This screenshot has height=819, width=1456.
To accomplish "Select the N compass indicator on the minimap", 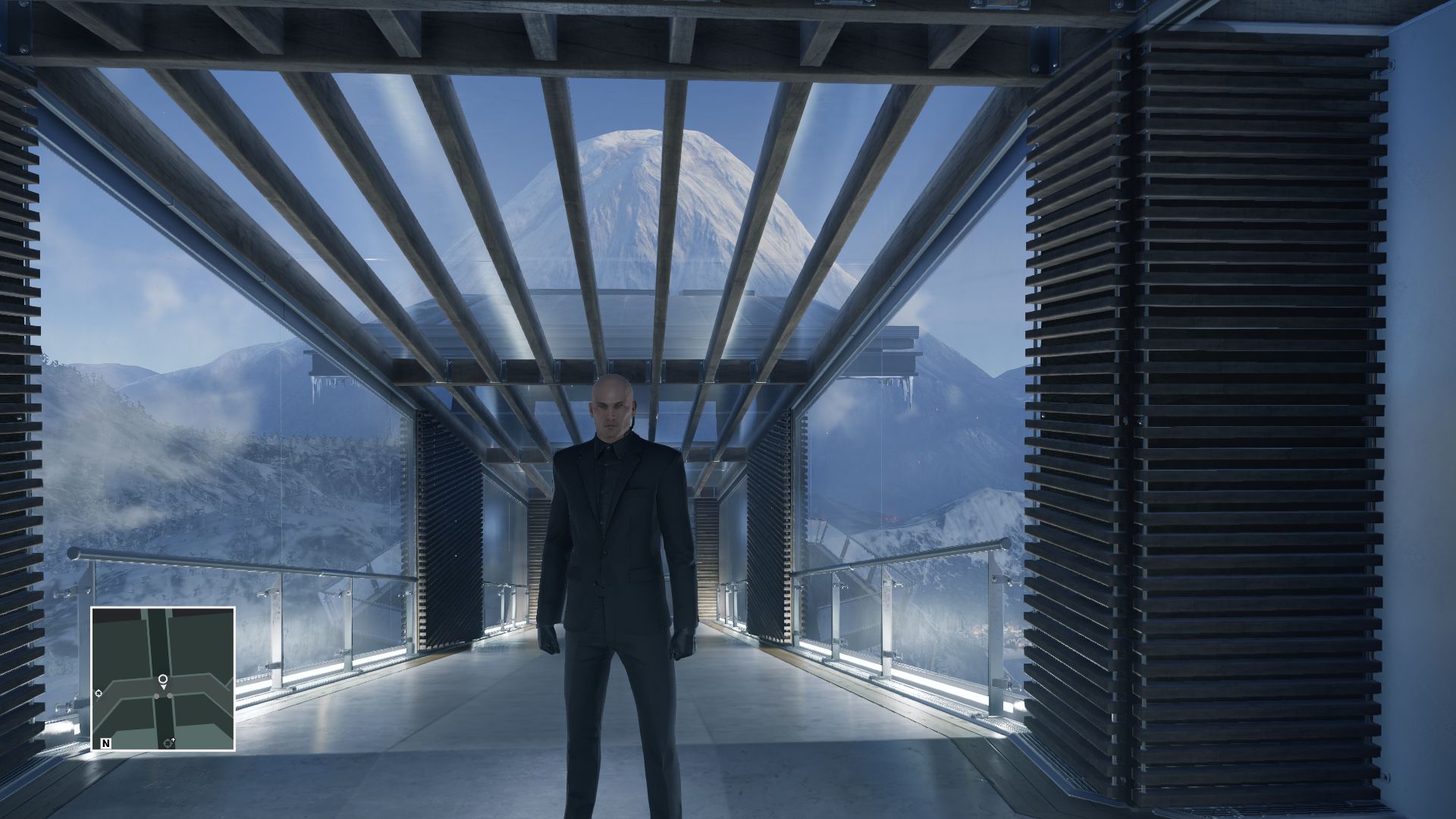I will 105,743.
